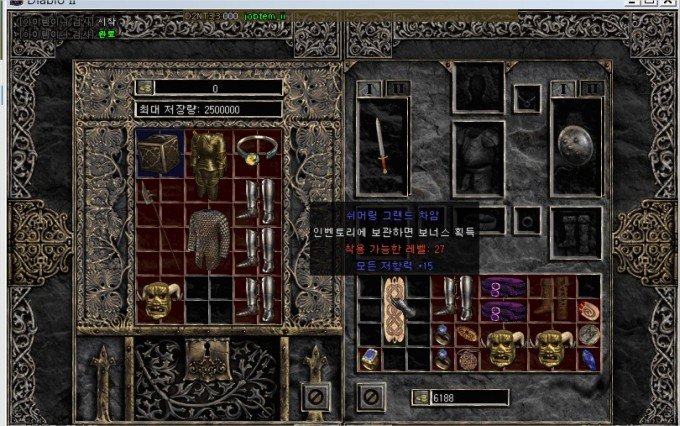680x426 pixels.
Task: Switch to weapon set II above the sword
Action: click(x=397, y=88)
